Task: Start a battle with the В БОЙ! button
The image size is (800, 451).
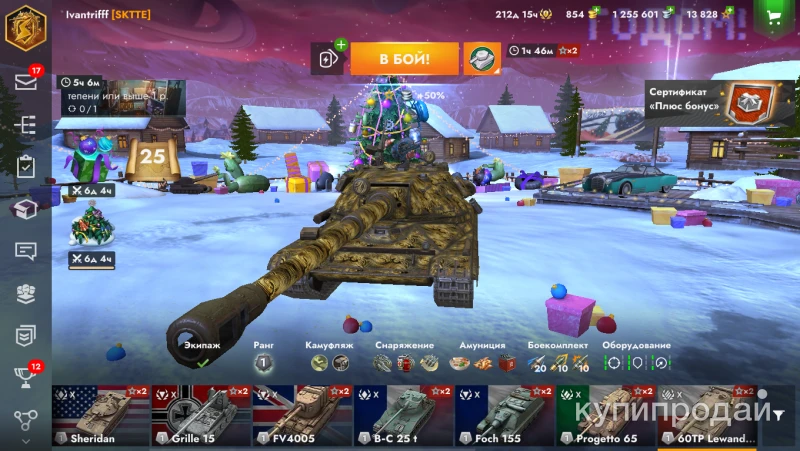Action: [x=404, y=59]
